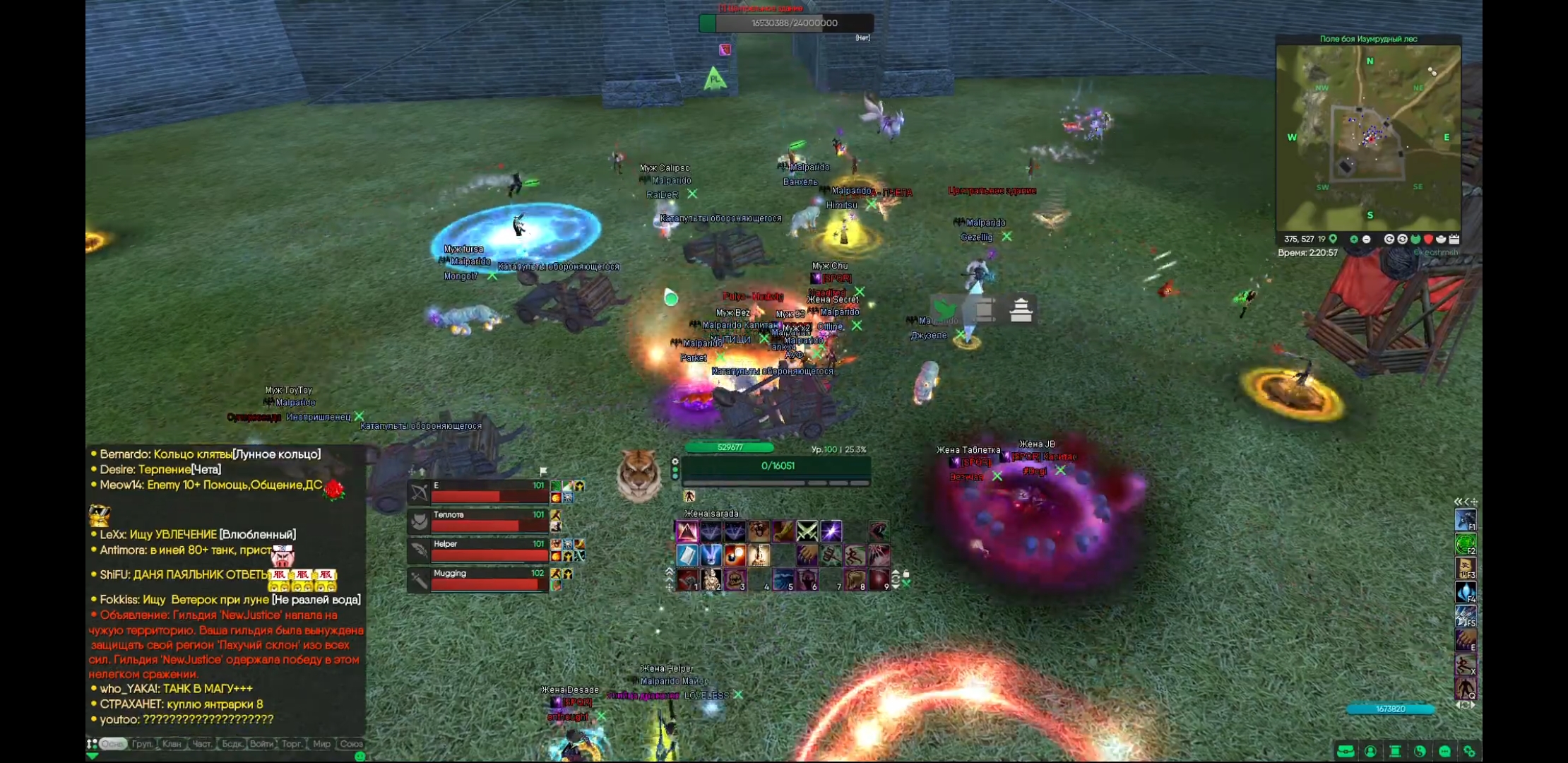Open the Мир chat channel tab
Viewport: 1568px width, 763px height.
[321, 744]
